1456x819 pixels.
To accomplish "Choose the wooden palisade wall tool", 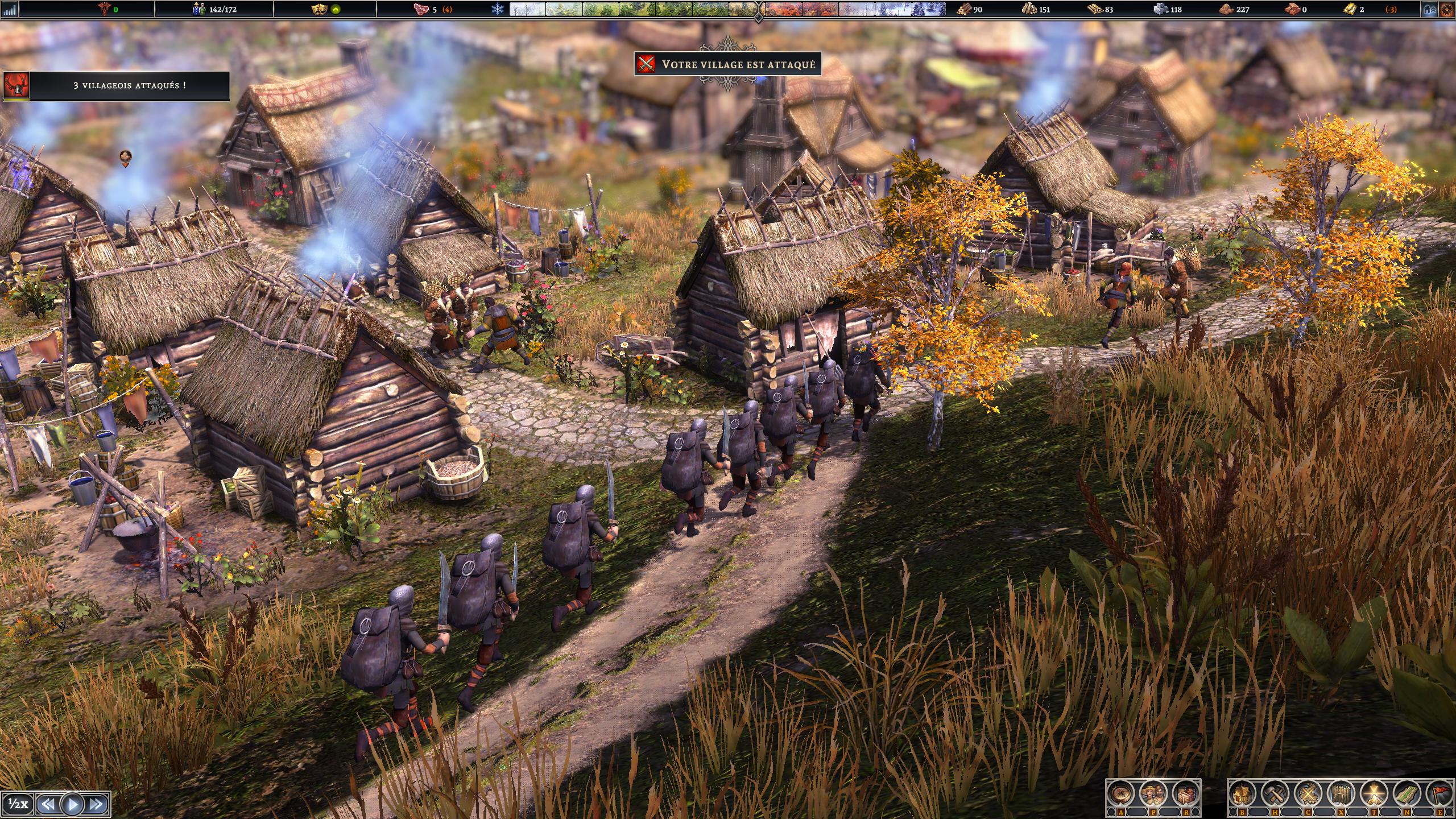I will coord(1341,794).
